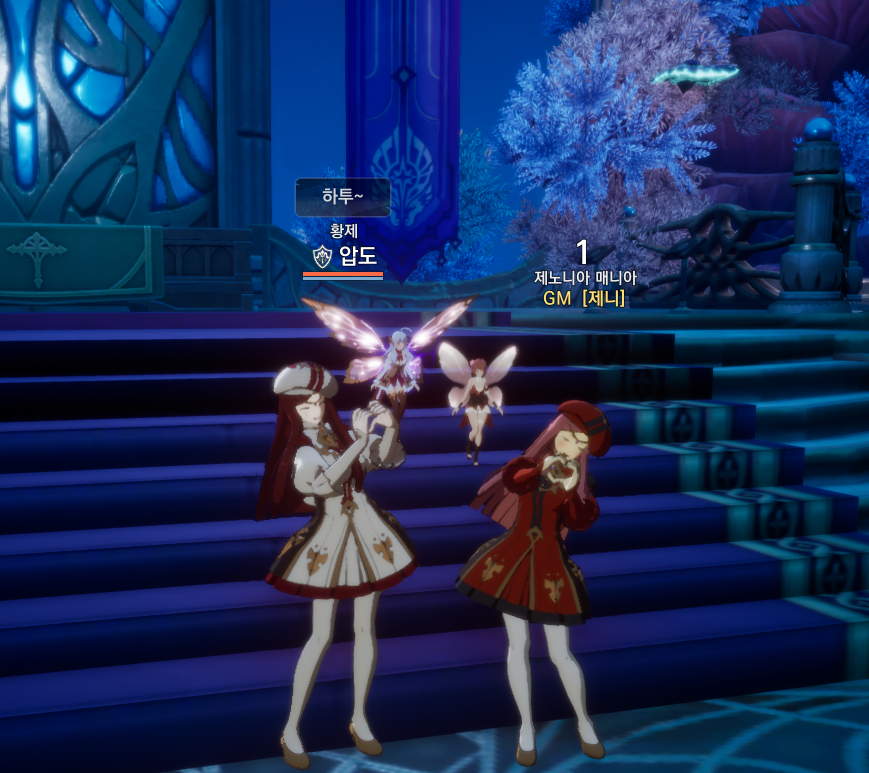Select the GM [제니] nameplate

click(584, 297)
